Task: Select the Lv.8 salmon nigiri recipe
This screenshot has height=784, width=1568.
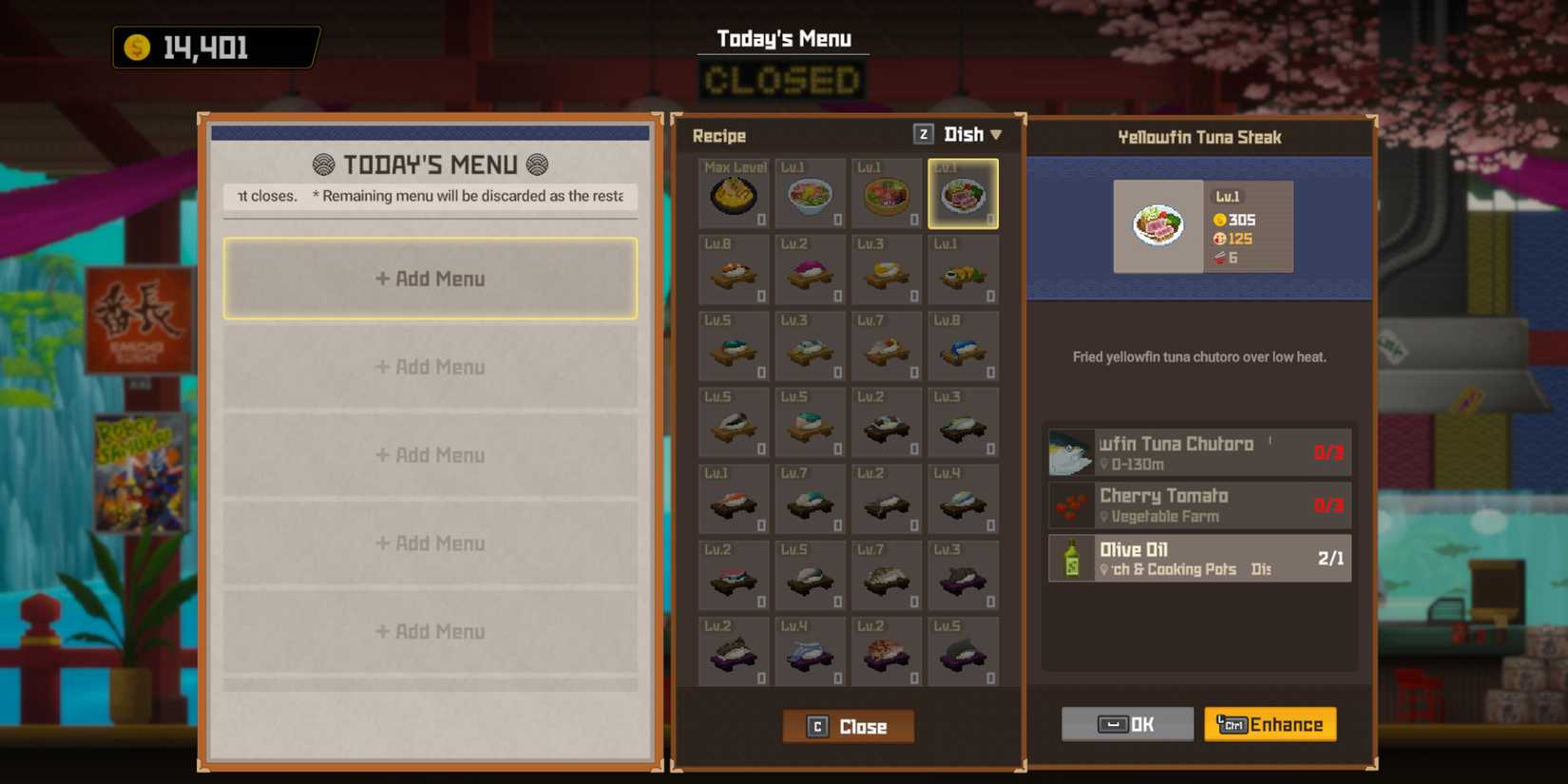Action: coord(734,271)
